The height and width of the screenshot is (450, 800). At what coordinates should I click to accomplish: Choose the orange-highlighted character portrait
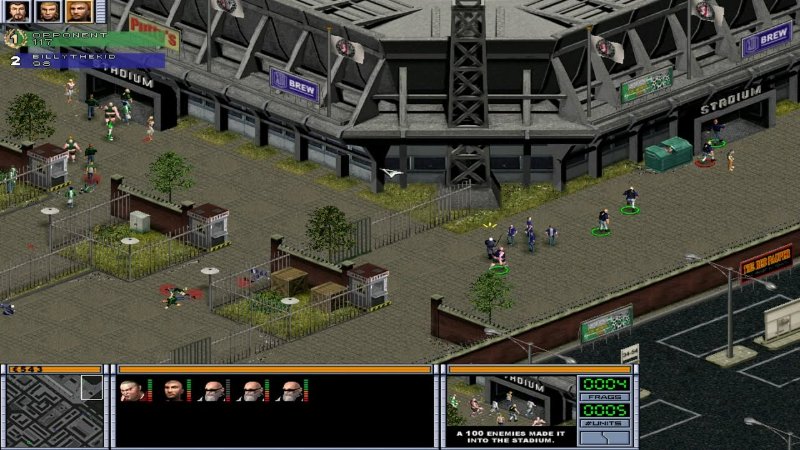(x=79, y=11)
